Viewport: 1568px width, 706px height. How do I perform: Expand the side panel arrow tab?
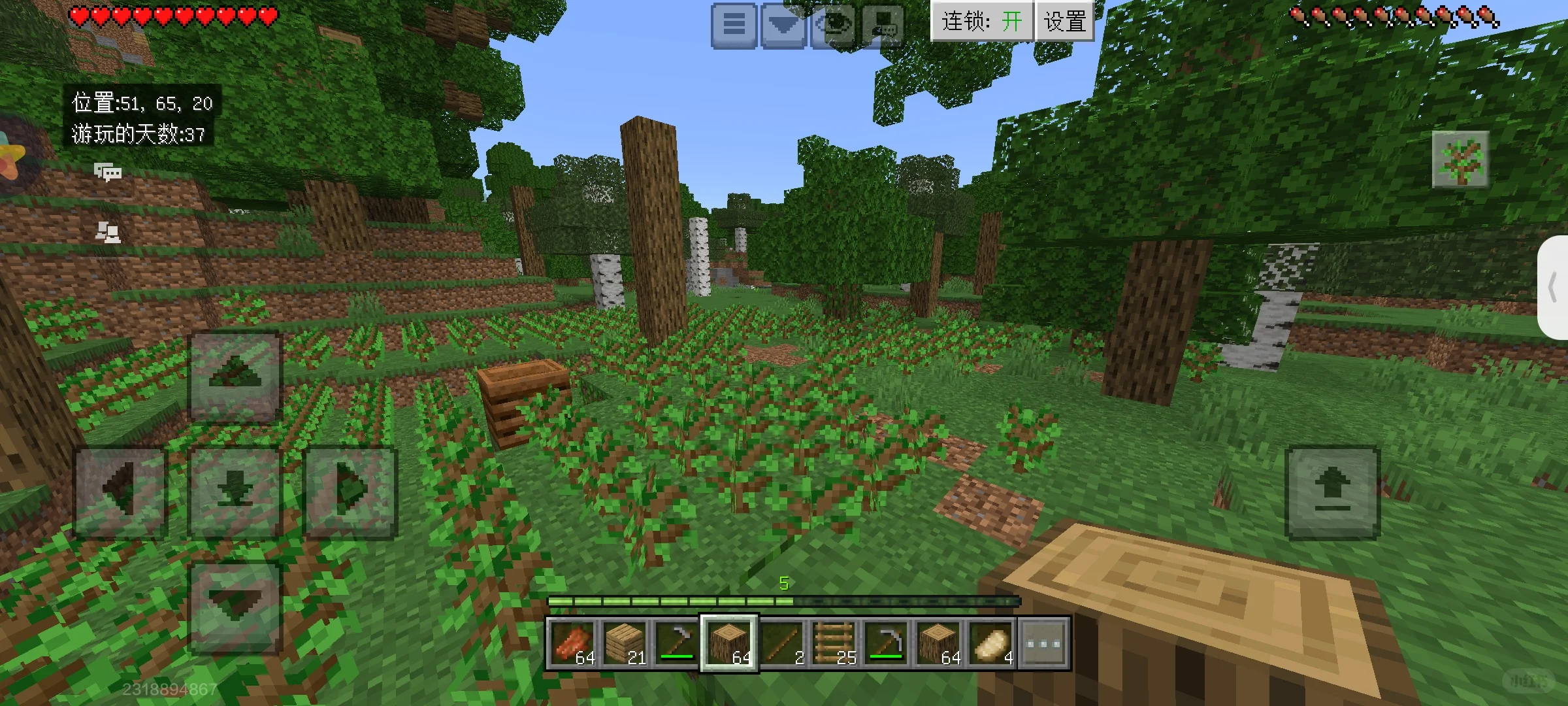(x=1554, y=288)
